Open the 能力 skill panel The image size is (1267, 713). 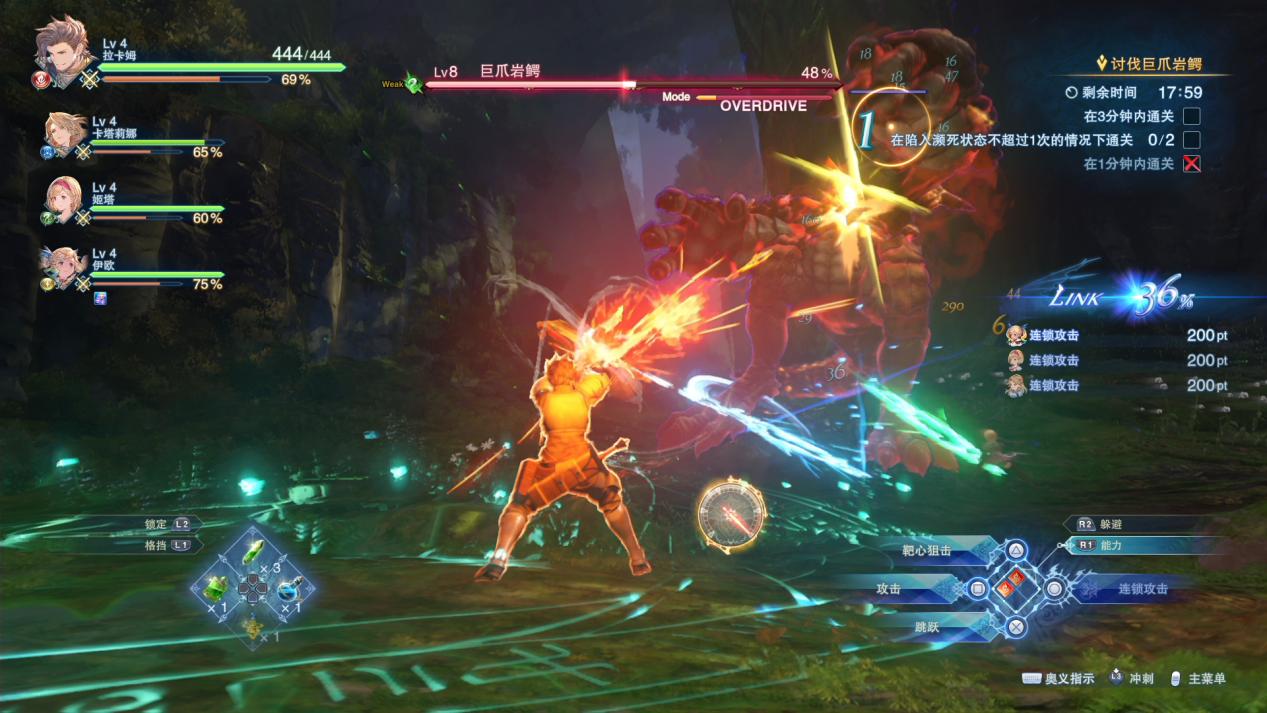1110,546
